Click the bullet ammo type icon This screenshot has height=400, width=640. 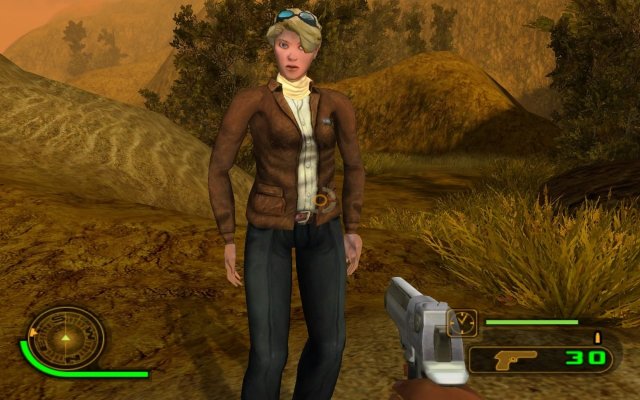[599, 337]
